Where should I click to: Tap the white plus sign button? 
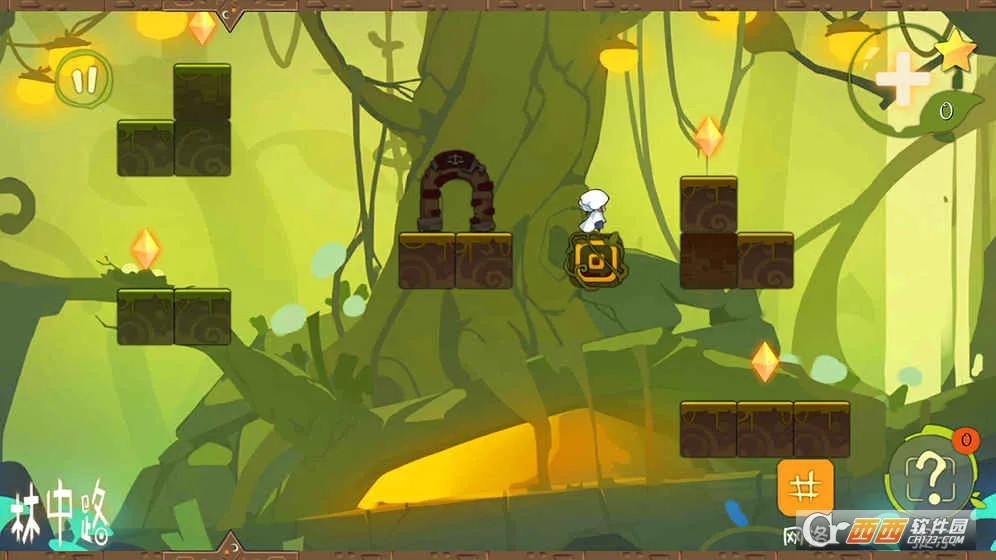tap(902, 80)
